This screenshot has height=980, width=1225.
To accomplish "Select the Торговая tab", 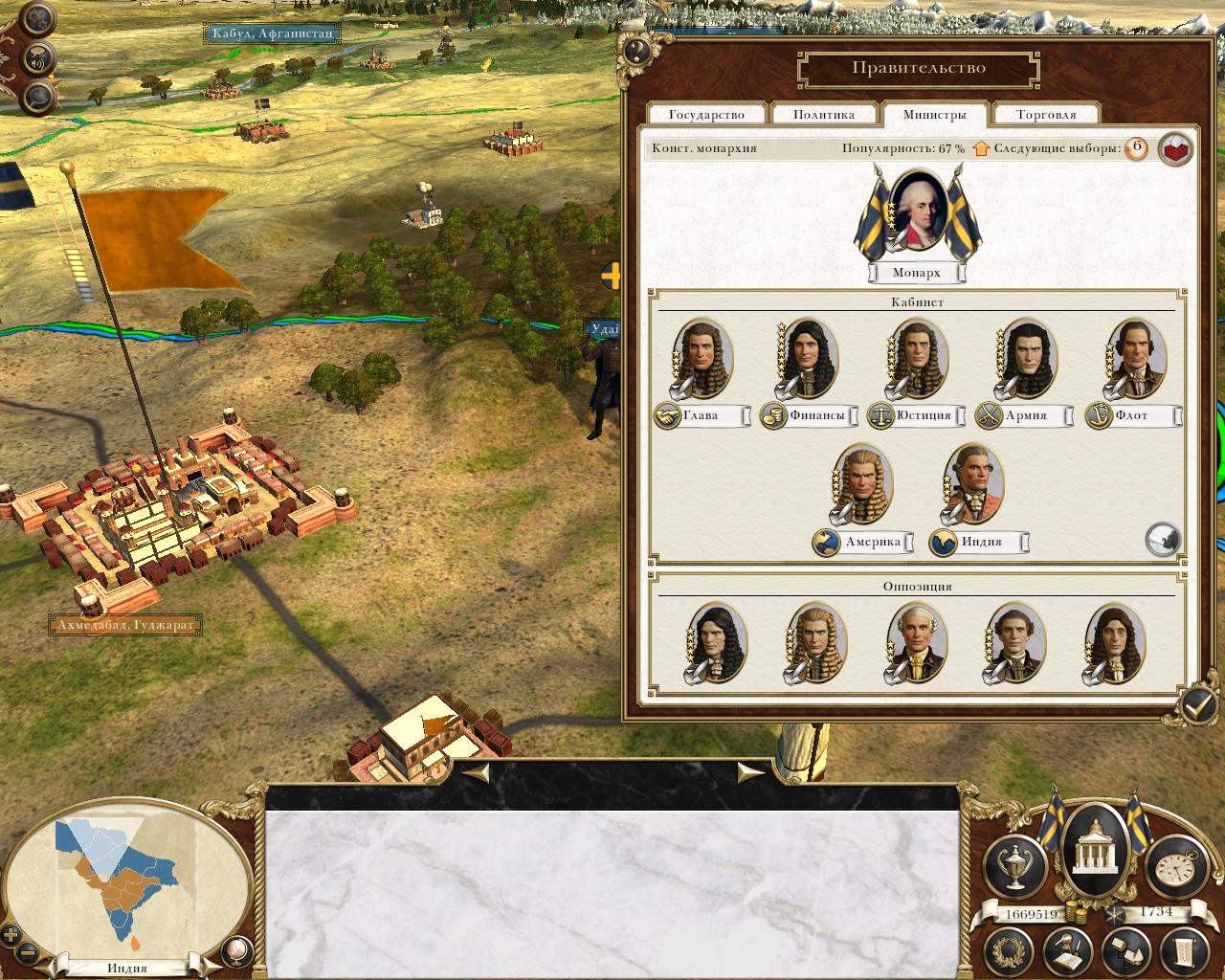I will 1046,115.
